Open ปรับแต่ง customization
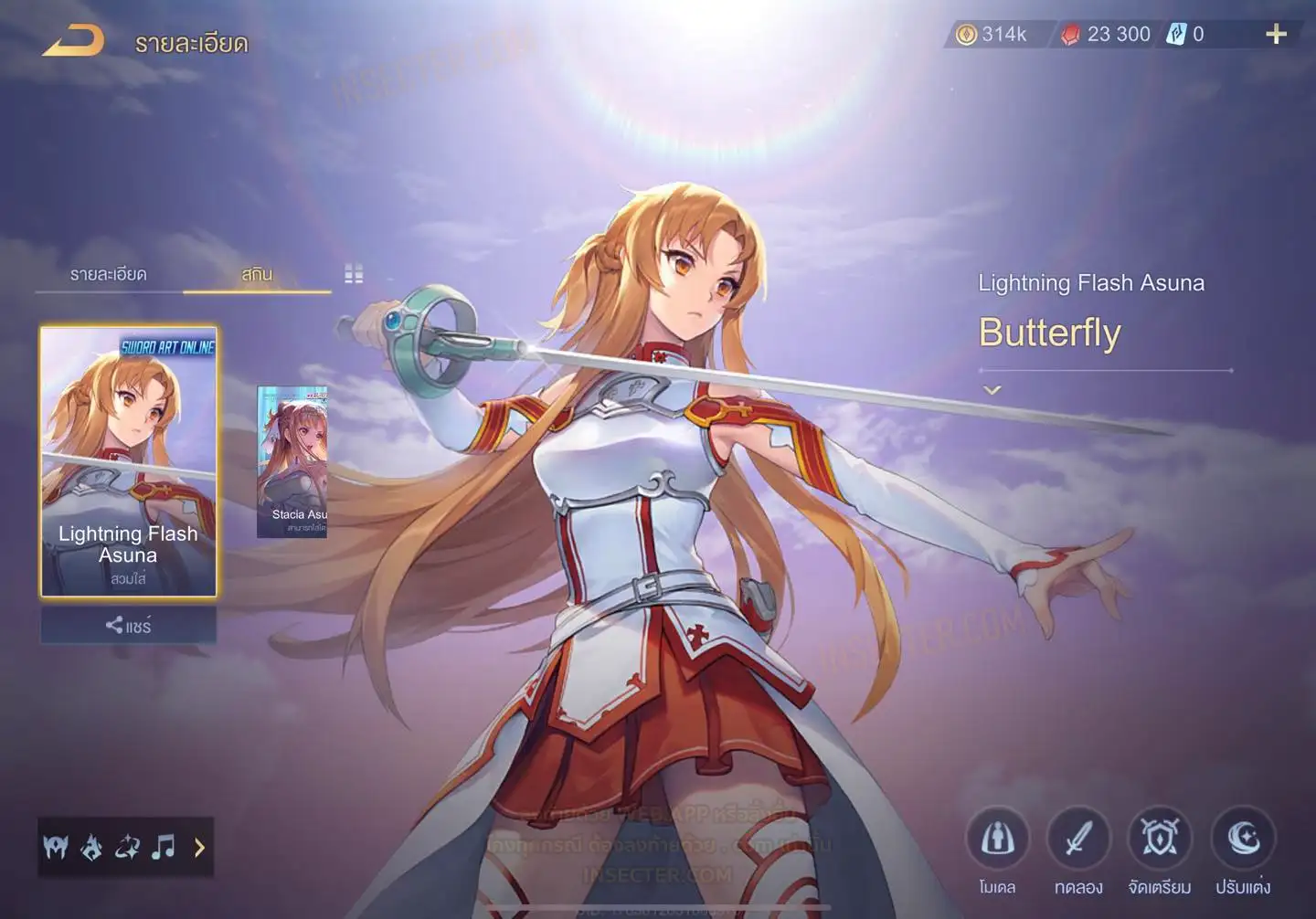 [1243, 839]
